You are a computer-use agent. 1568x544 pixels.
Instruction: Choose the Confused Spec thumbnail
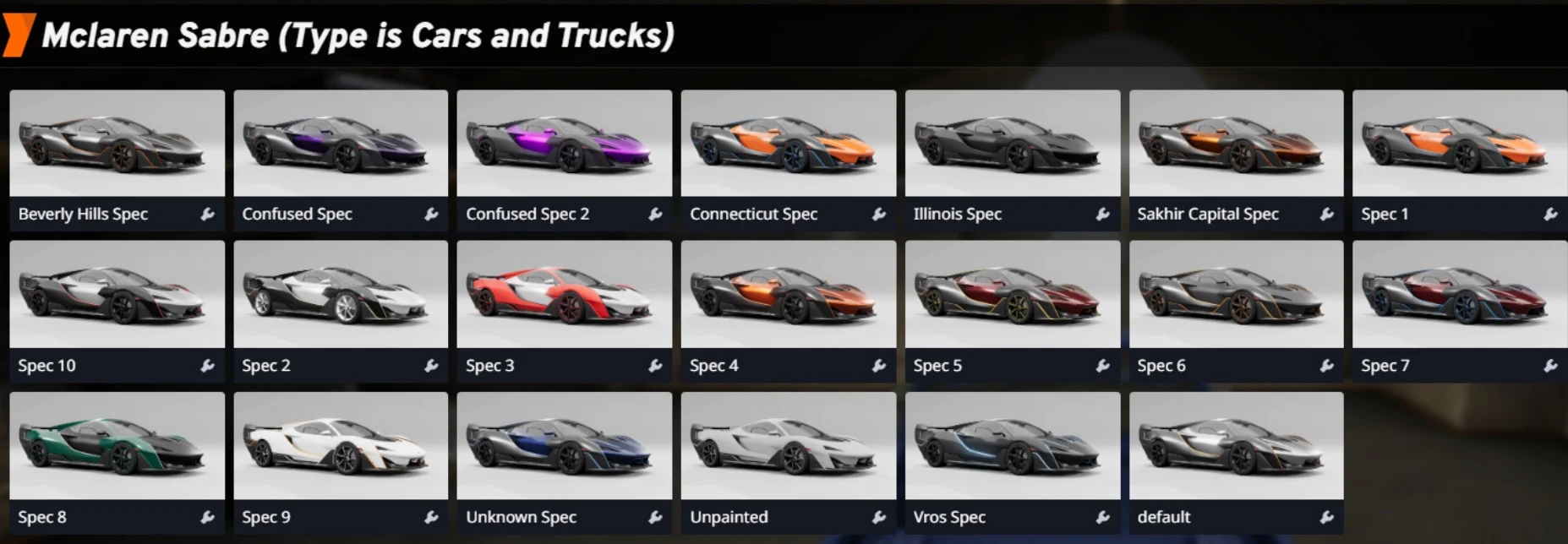[x=341, y=144]
